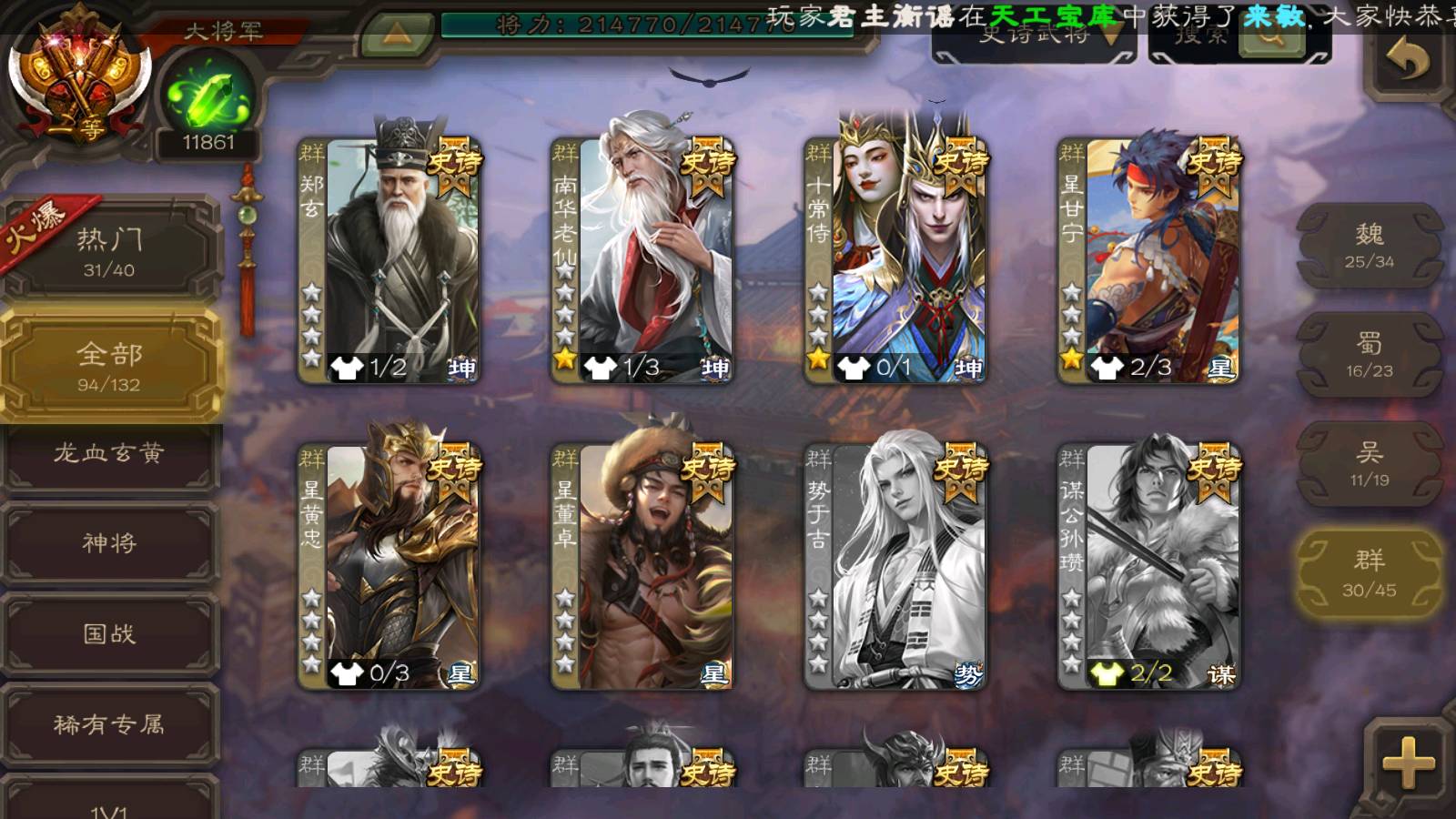The height and width of the screenshot is (819, 1456).
Task: Show the 神将 heroes category
Action: coord(109,543)
